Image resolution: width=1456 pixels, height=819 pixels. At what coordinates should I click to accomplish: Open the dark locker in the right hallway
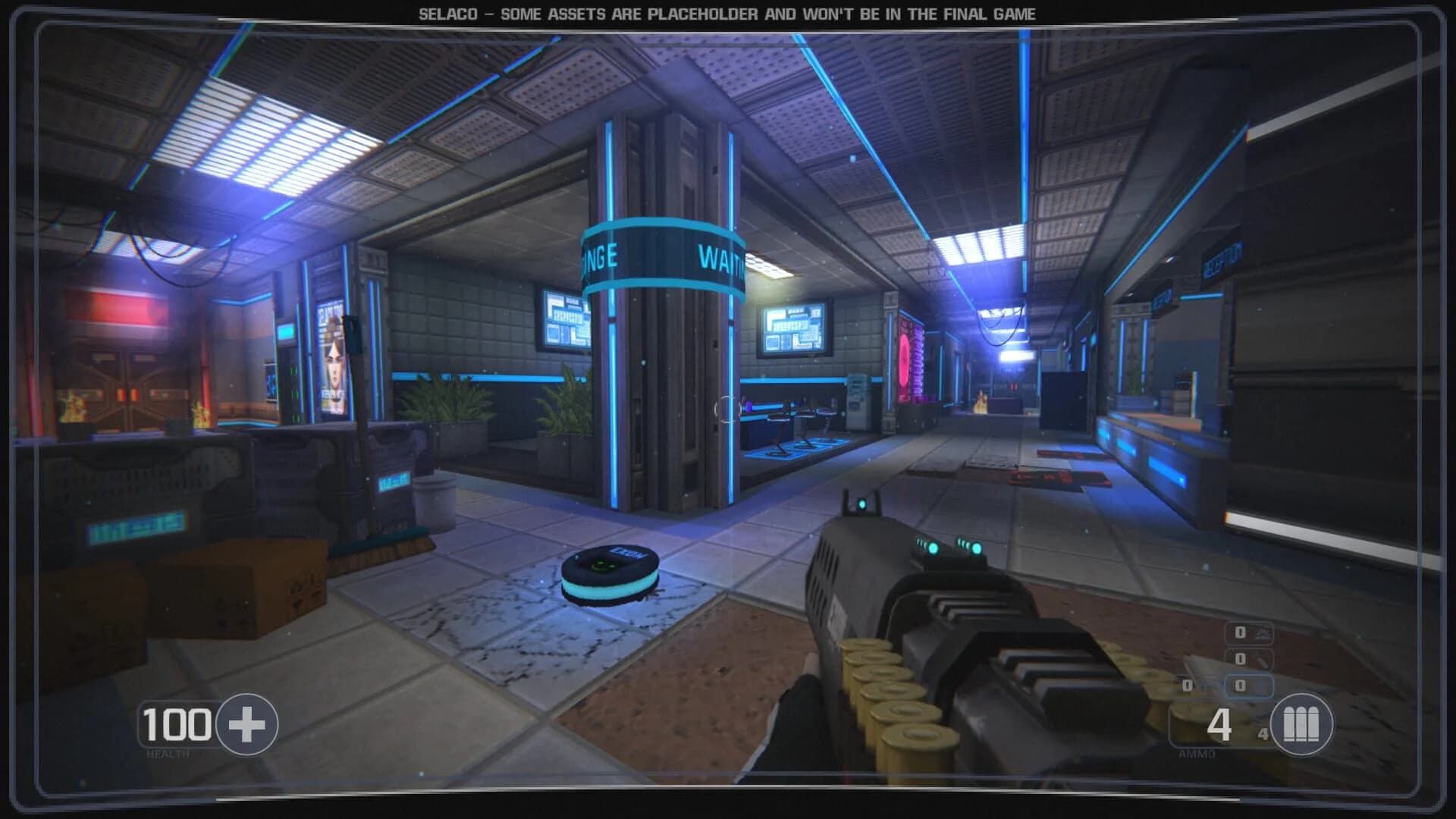[1062, 398]
